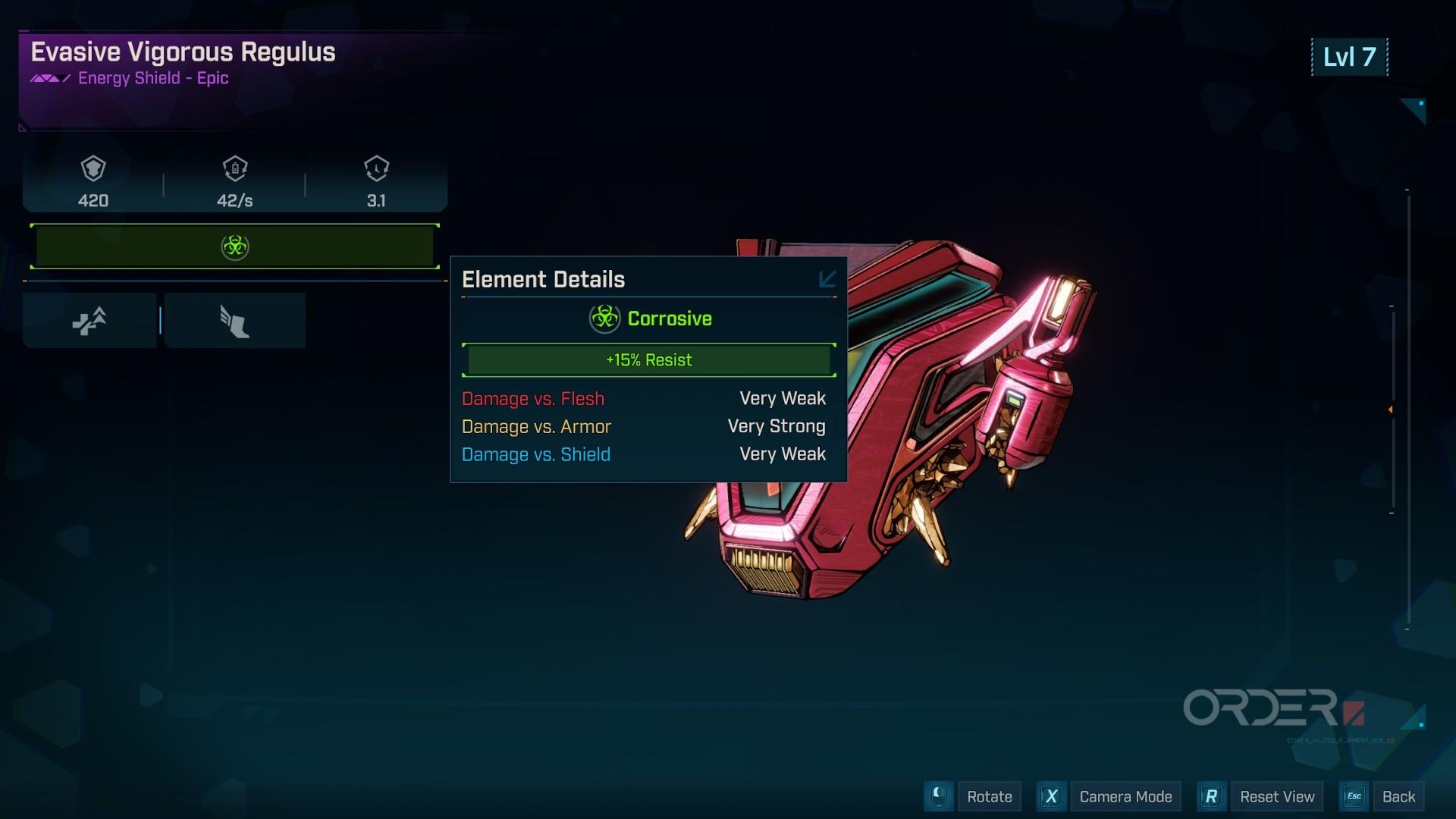Select the arrows perk icon slot
The width and height of the screenshot is (1456, 819).
[x=89, y=321]
